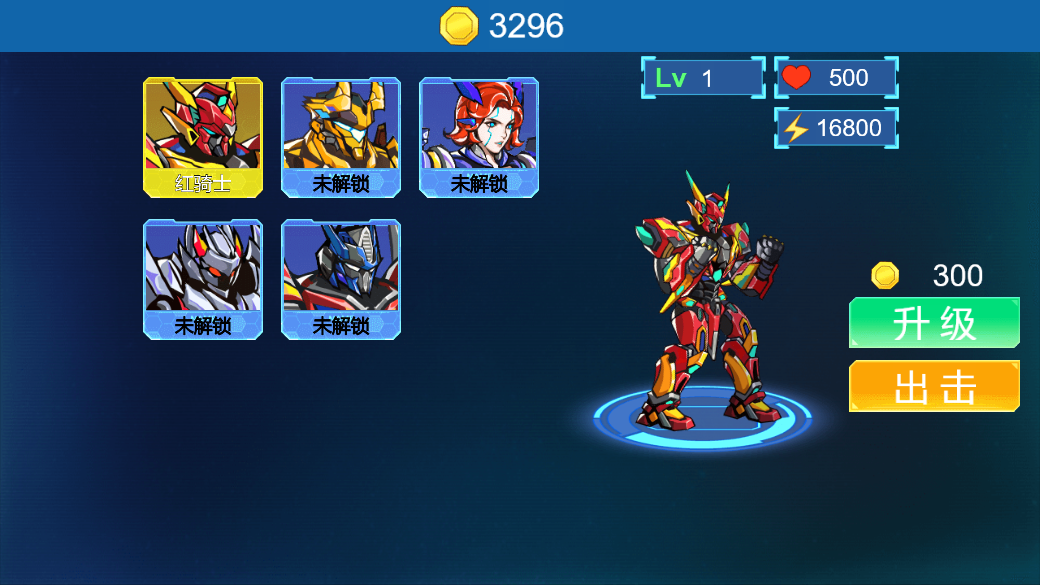Select the locked red-haired woman card
The image size is (1040, 585).
[x=479, y=136]
